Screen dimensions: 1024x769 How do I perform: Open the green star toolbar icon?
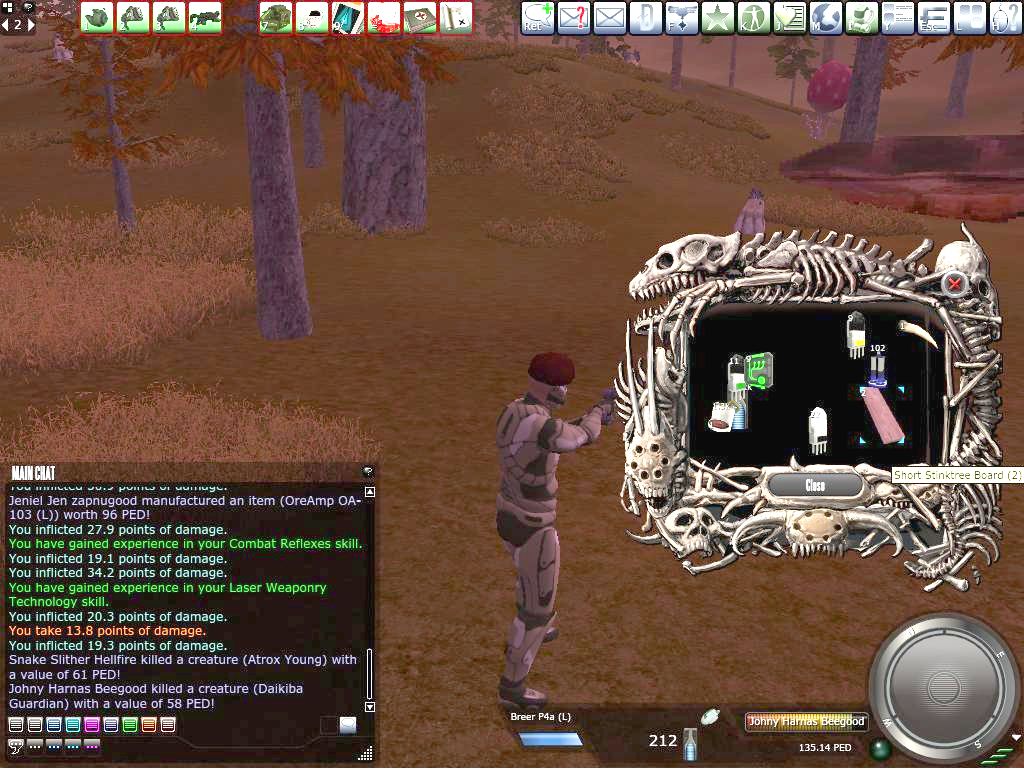pos(718,17)
